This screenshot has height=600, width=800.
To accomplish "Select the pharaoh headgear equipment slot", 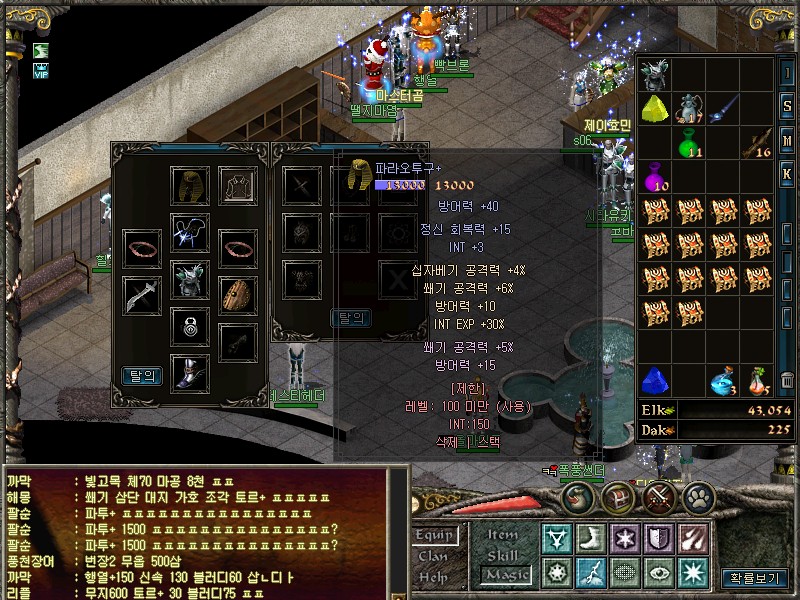I will 189,186.
